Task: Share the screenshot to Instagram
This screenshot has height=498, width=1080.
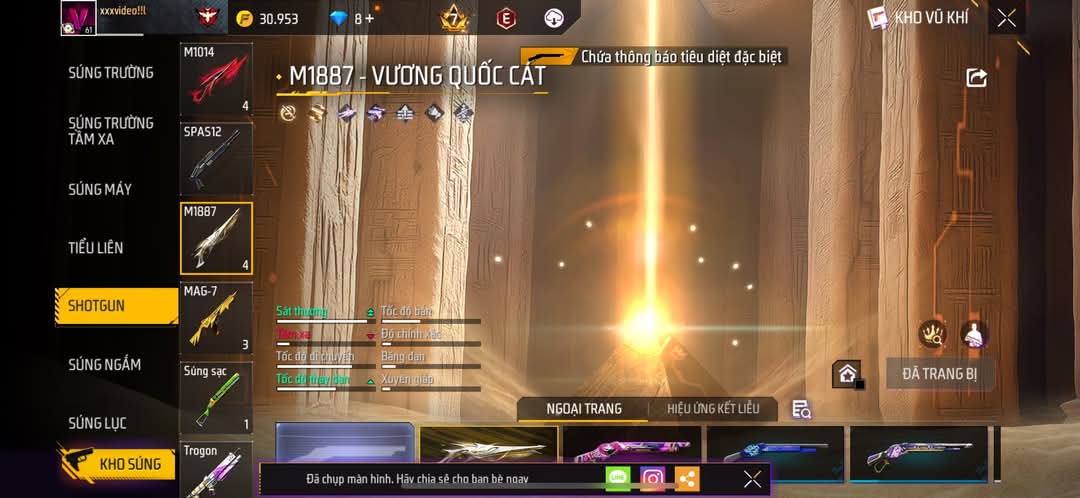Action: coord(653,479)
